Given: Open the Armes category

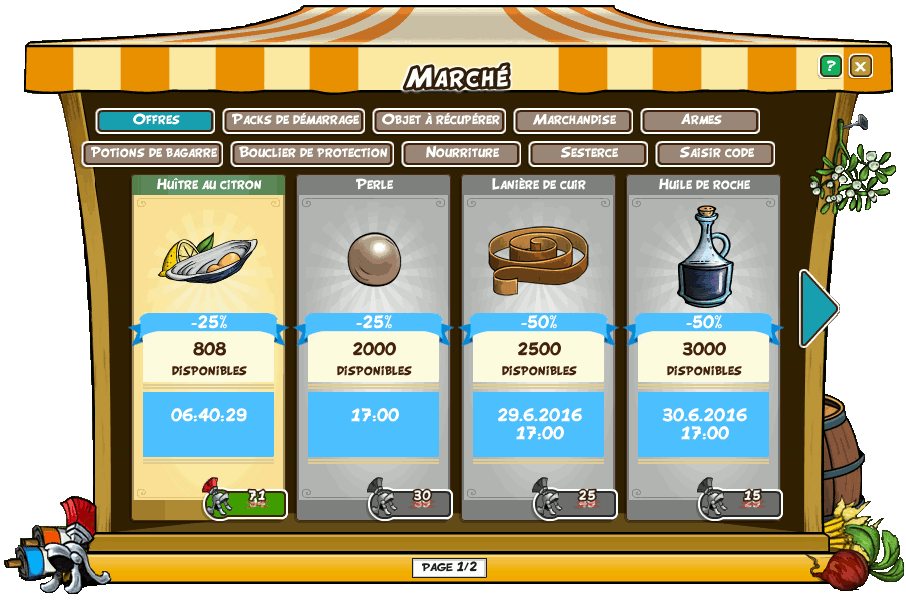Looking at the screenshot, I should [700, 120].
